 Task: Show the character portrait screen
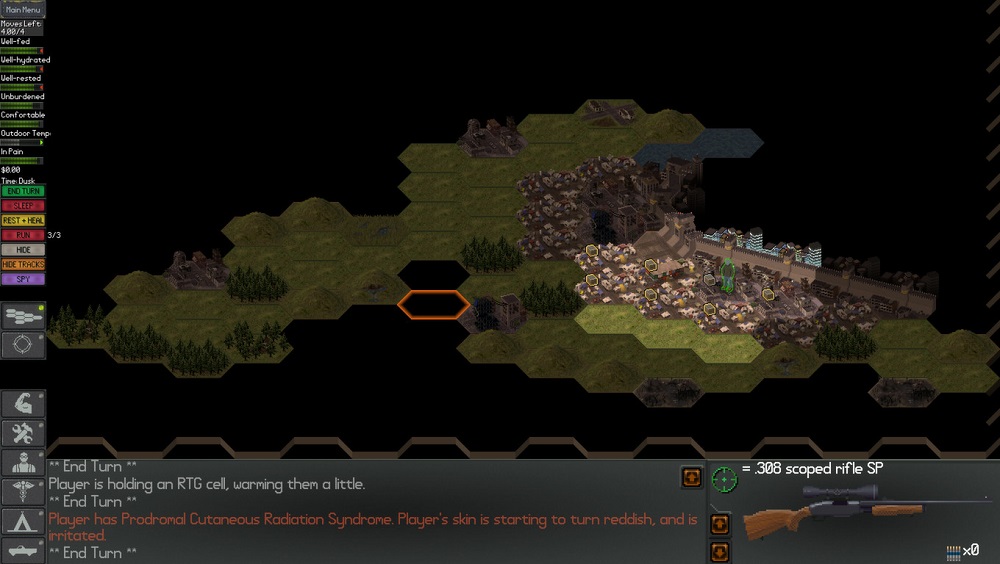coord(22,462)
